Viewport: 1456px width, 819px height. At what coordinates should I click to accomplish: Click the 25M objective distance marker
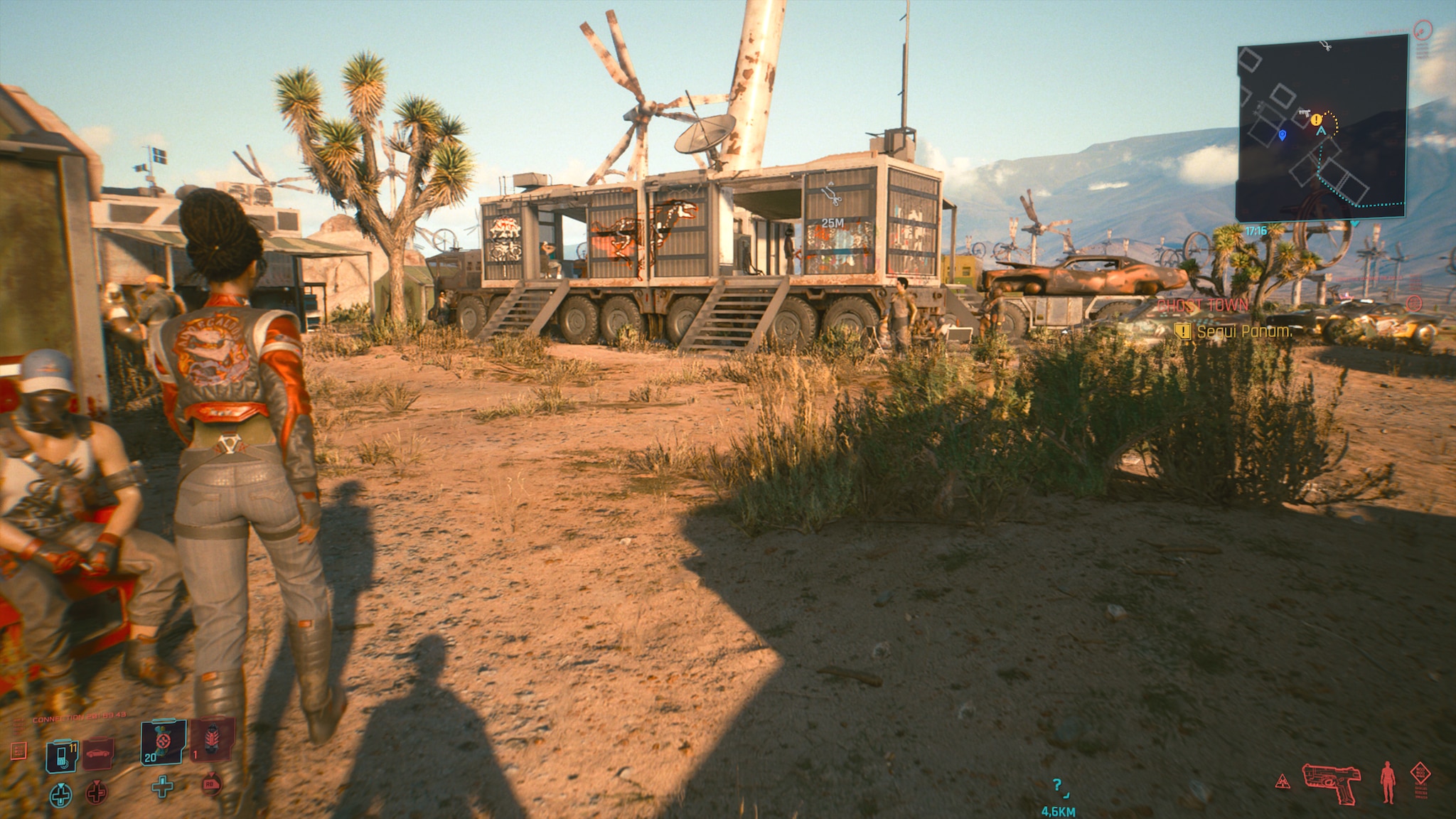(832, 223)
